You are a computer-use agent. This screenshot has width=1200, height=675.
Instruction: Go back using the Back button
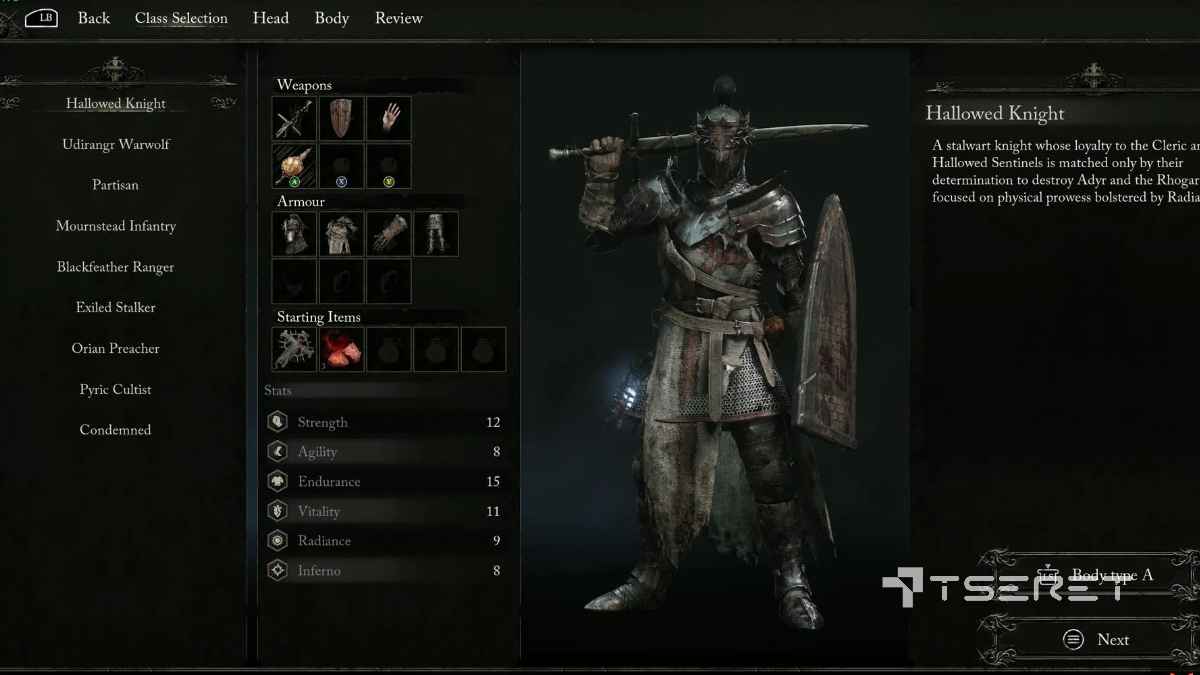[x=93, y=18]
